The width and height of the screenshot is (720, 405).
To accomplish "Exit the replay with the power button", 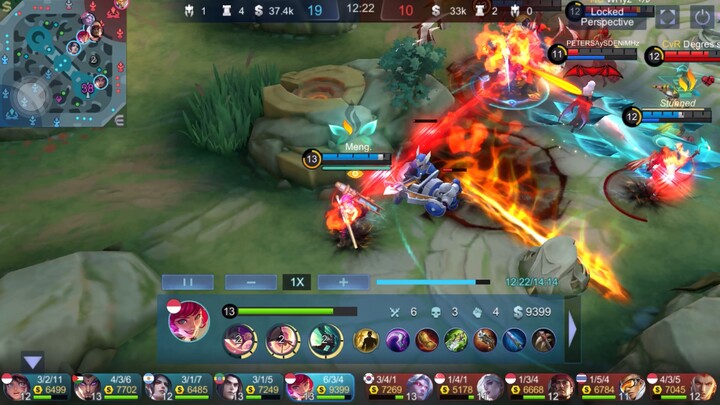I will coord(702,16).
